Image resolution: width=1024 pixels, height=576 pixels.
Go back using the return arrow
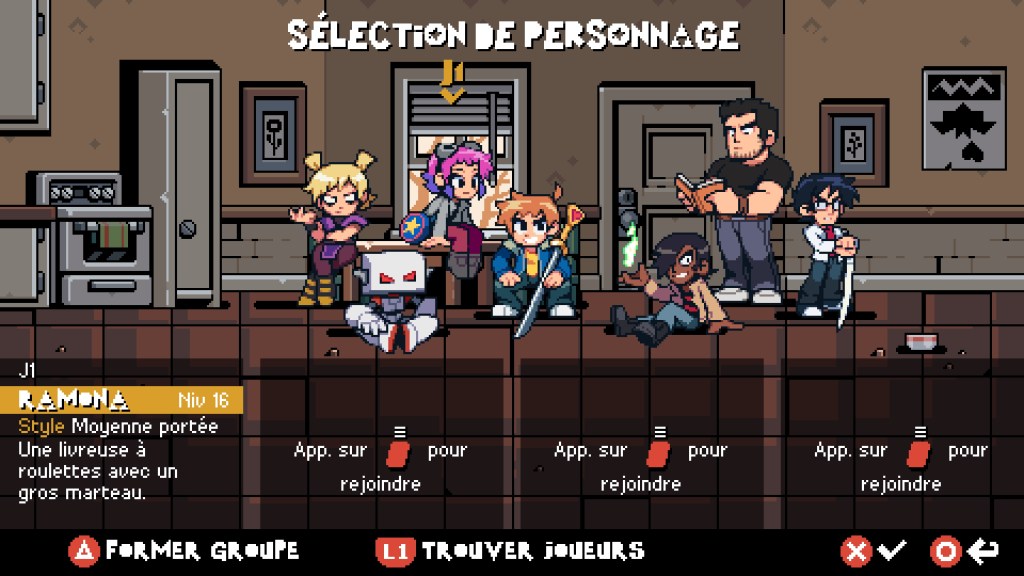pyautogui.click(x=964, y=551)
